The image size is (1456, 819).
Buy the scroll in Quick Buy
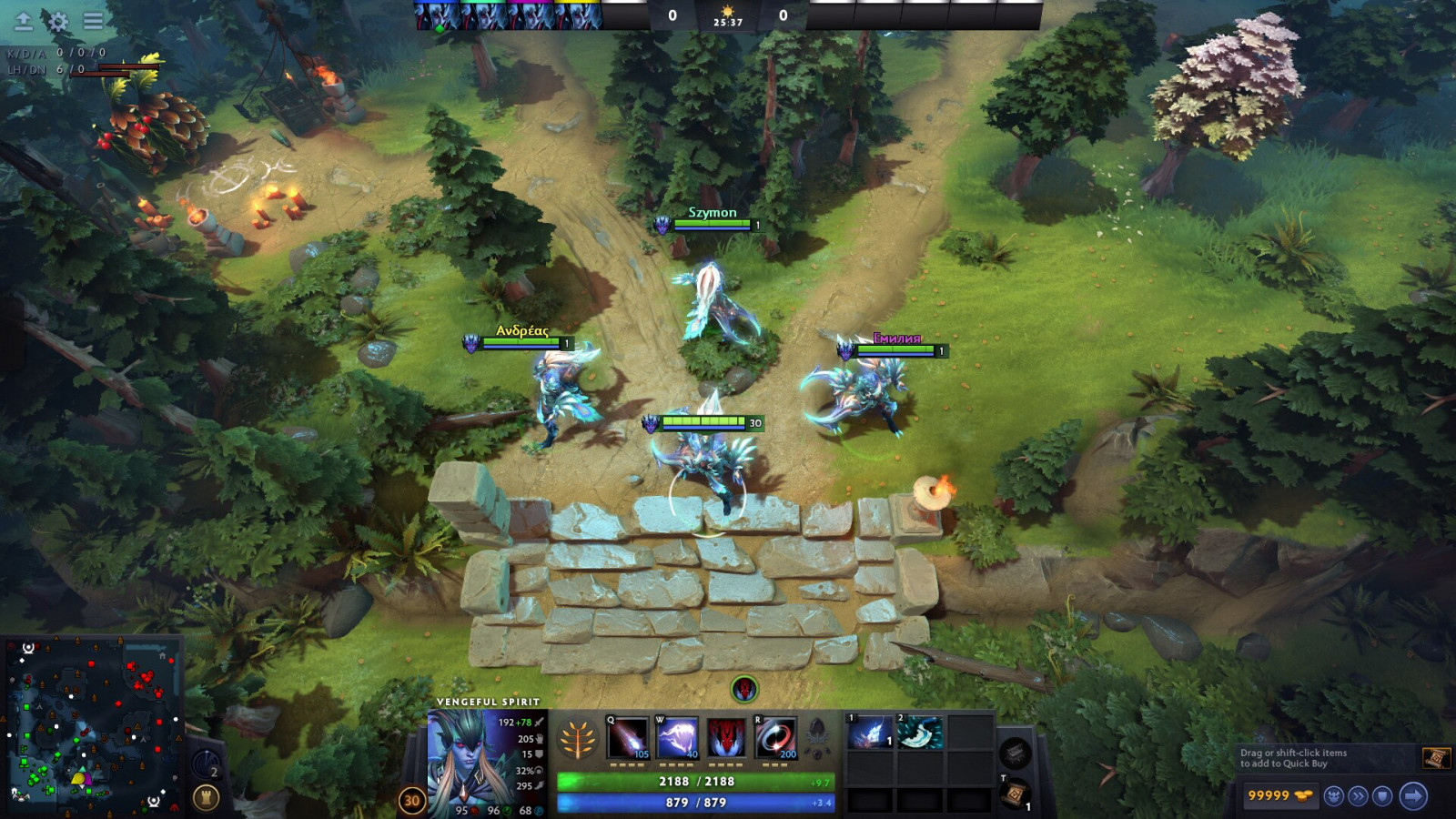(x=1435, y=757)
